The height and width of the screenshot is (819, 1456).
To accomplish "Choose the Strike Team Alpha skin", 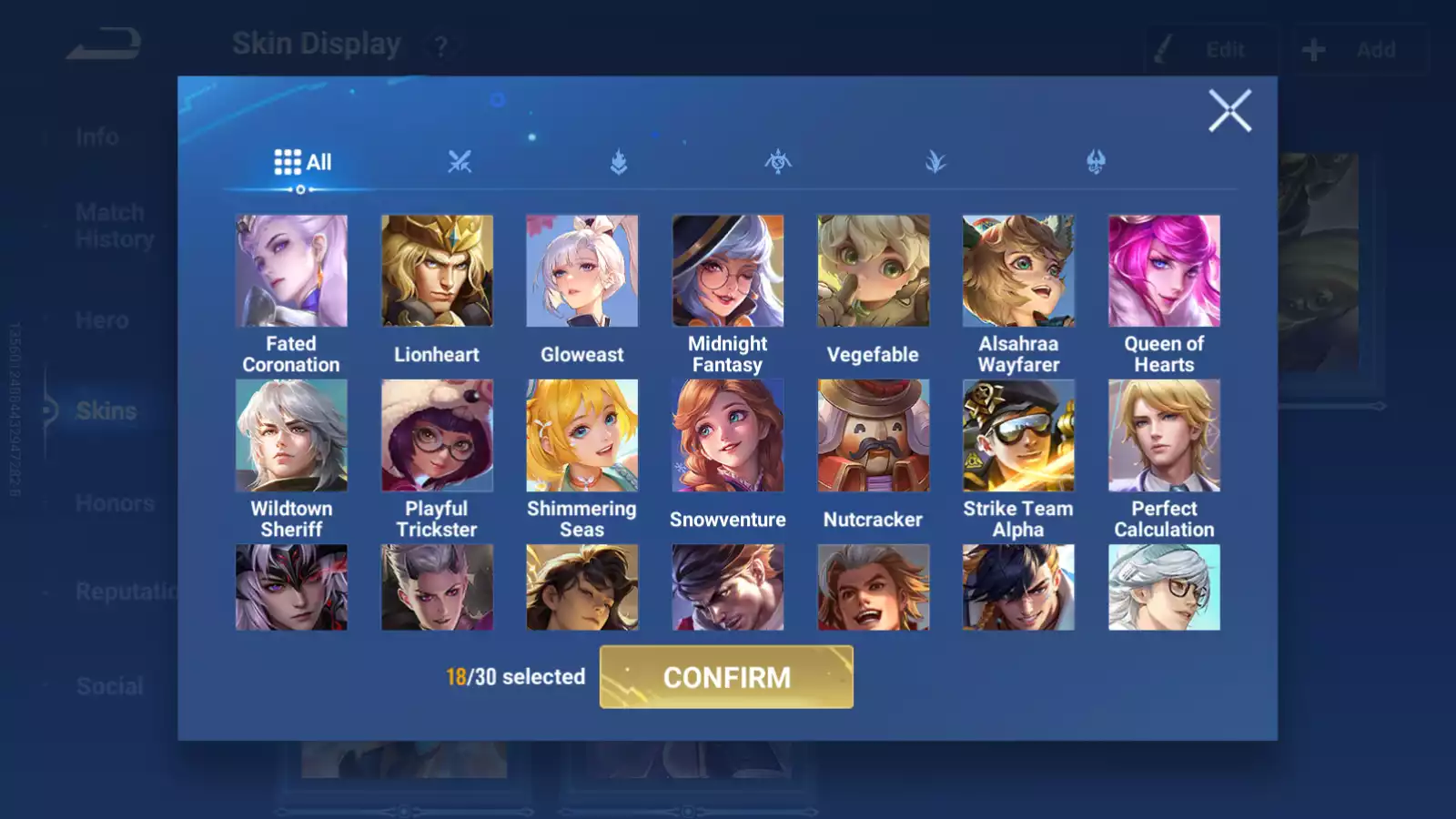I will (x=1018, y=436).
